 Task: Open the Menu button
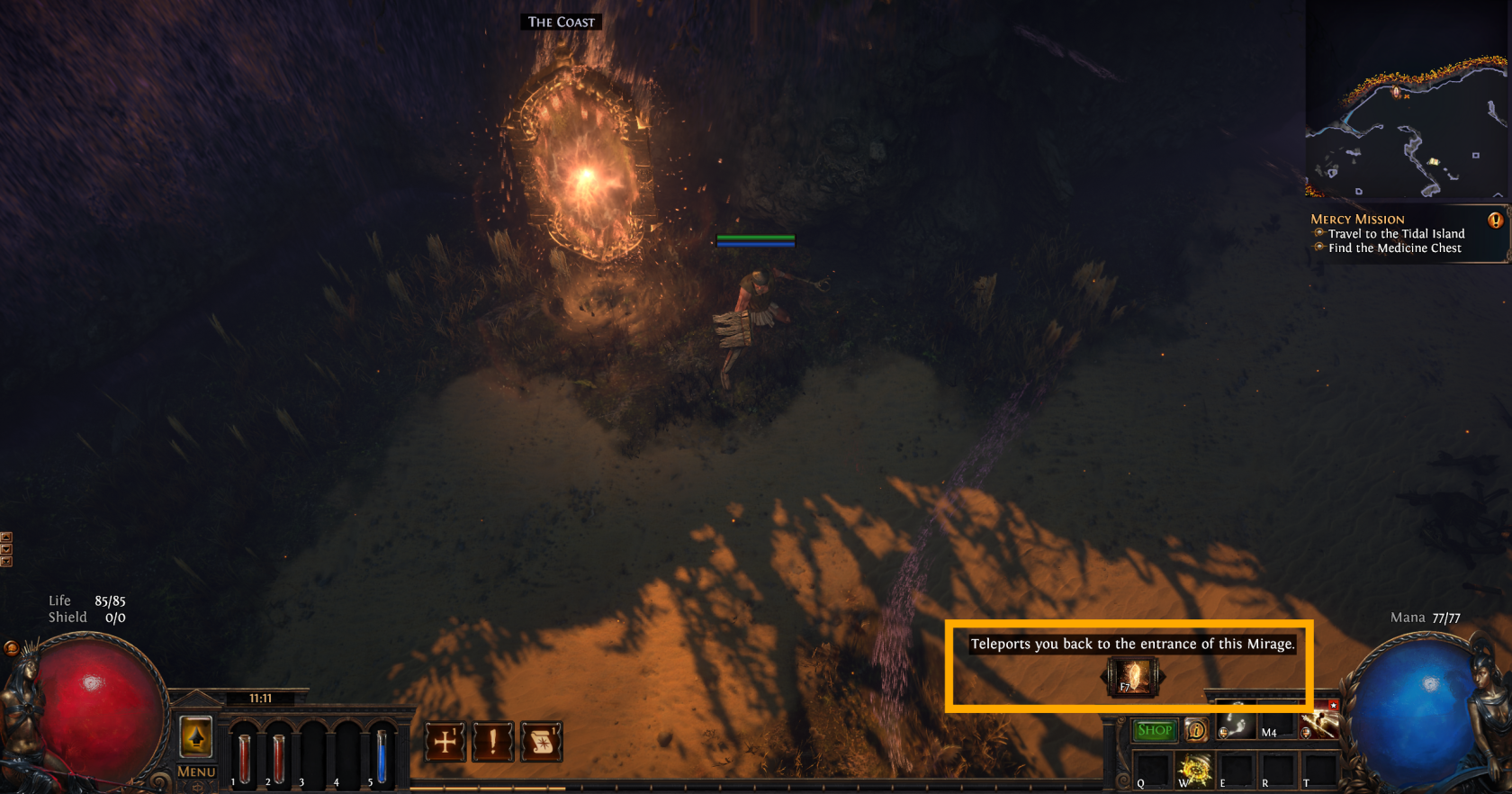pyautogui.click(x=196, y=771)
